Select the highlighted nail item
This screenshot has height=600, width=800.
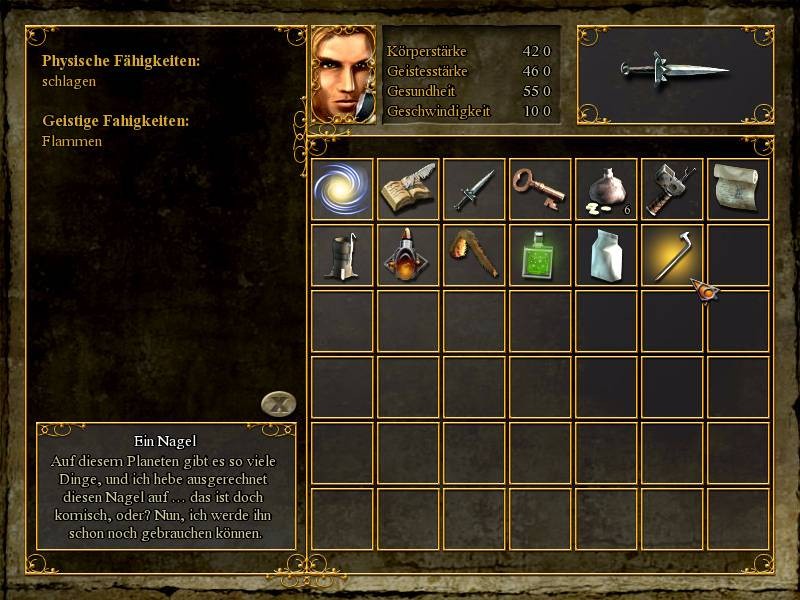pyautogui.click(x=672, y=255)
